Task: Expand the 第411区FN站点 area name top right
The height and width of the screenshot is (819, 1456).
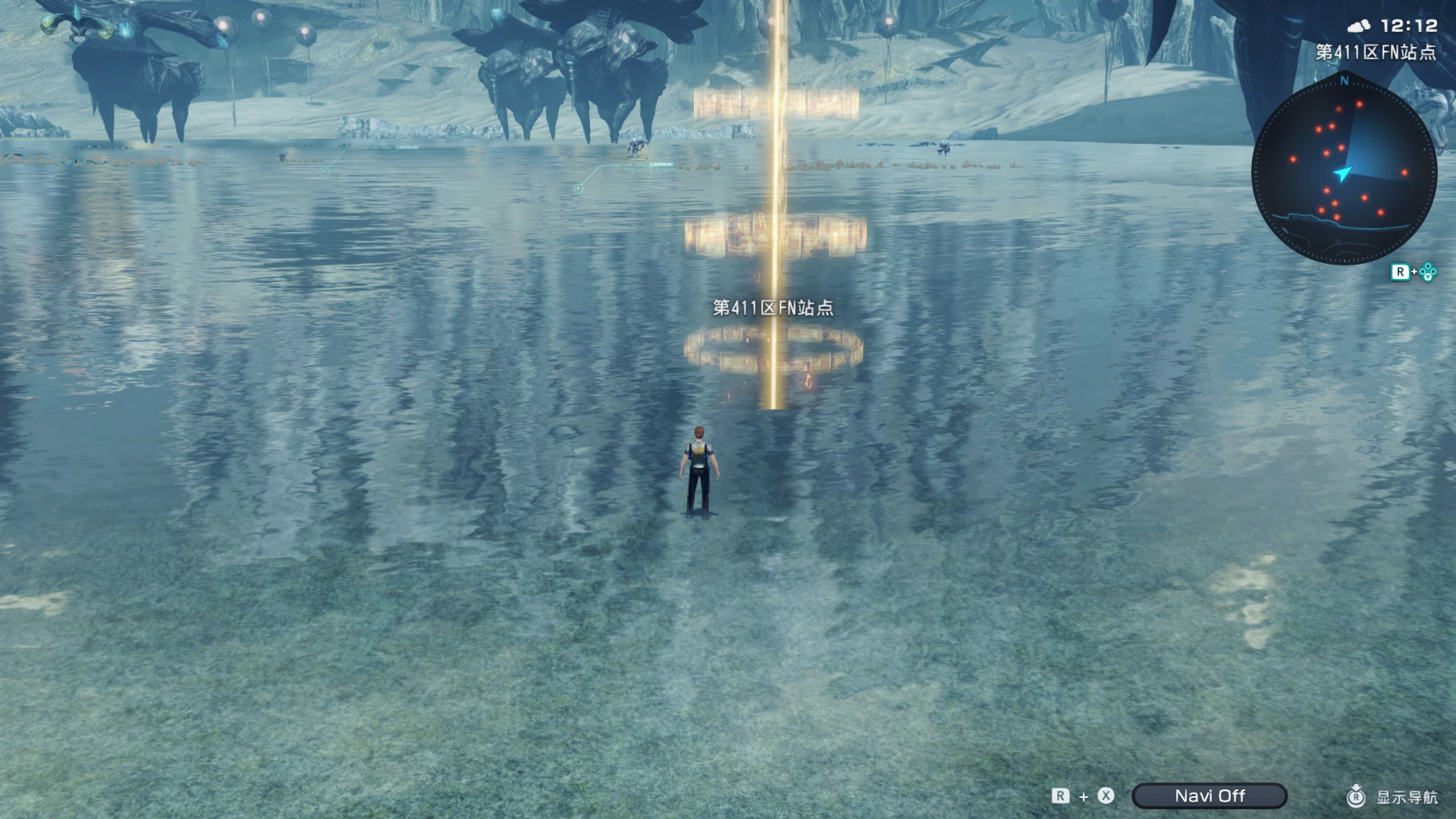Action: pyautogui.click(x=1375, y=52)
